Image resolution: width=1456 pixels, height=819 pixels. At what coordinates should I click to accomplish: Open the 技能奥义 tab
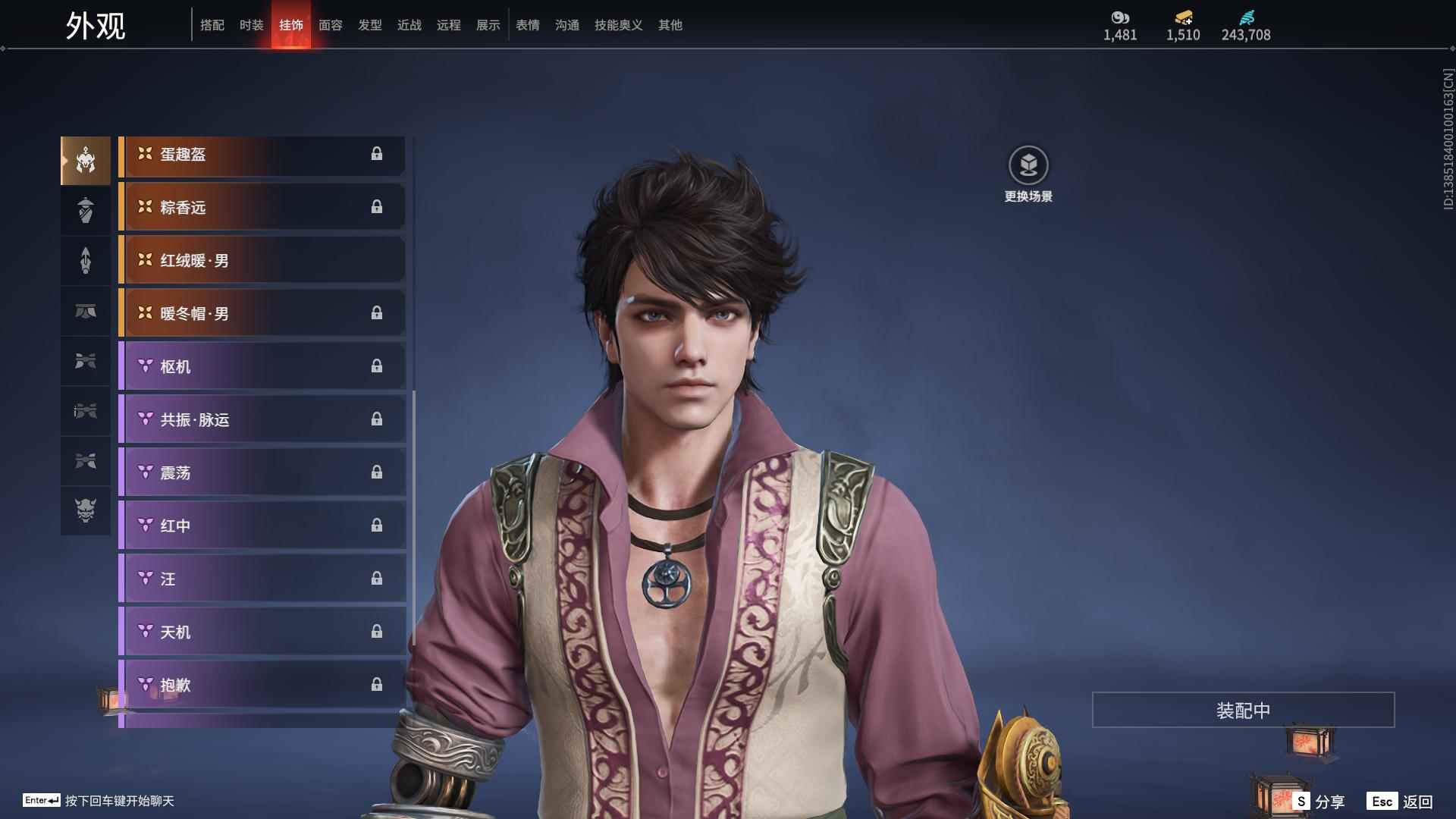(x=618, y=25)
